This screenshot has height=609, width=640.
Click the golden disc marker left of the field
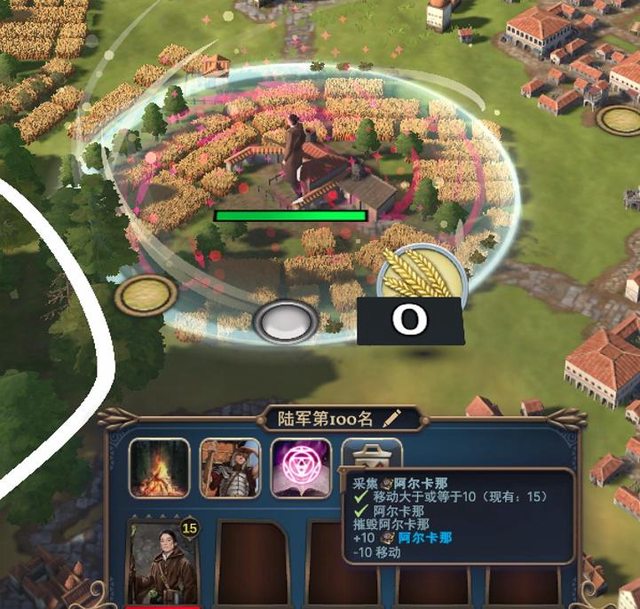click(146, 295)
